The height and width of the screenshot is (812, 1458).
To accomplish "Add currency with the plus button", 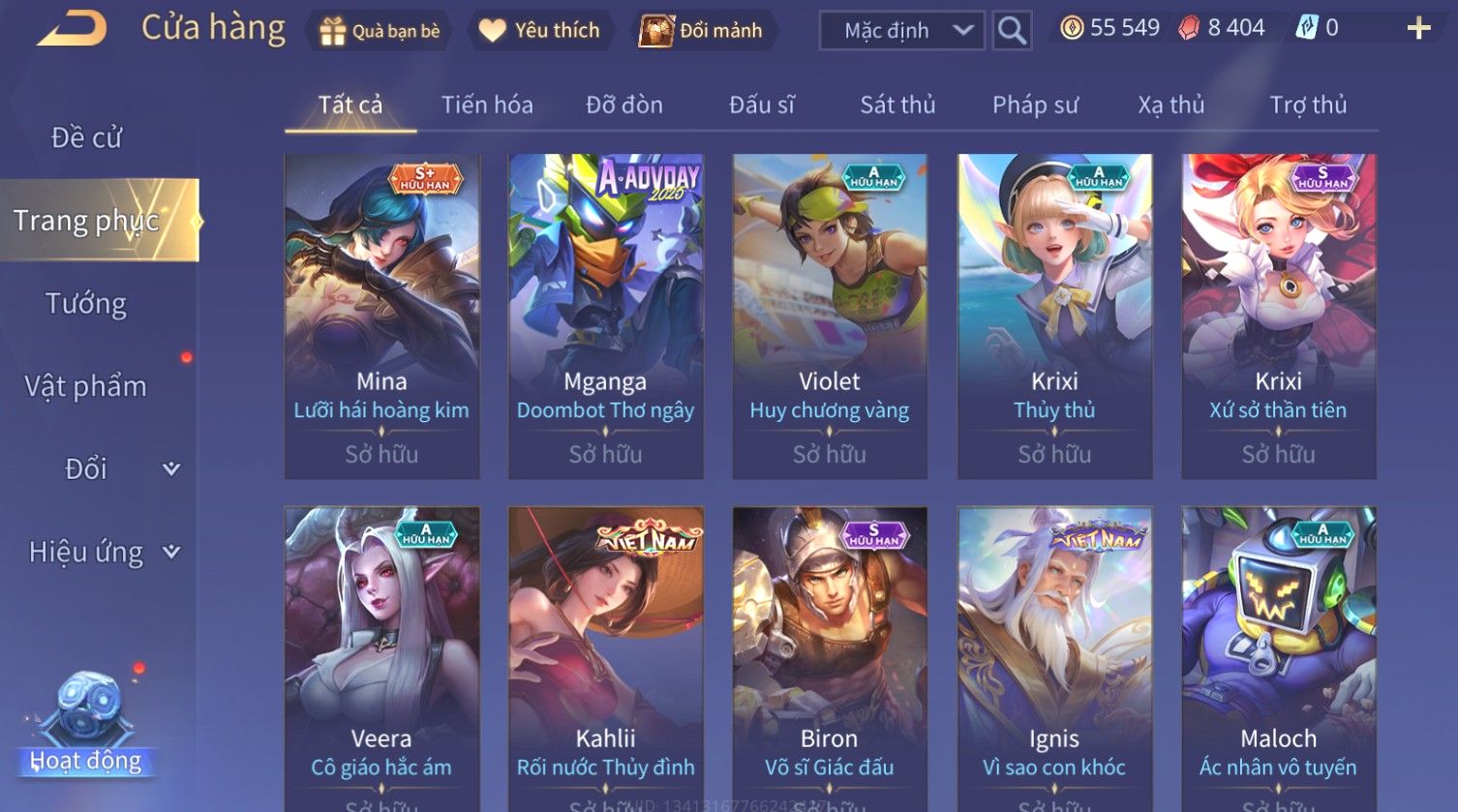I will coord(1418,29).
